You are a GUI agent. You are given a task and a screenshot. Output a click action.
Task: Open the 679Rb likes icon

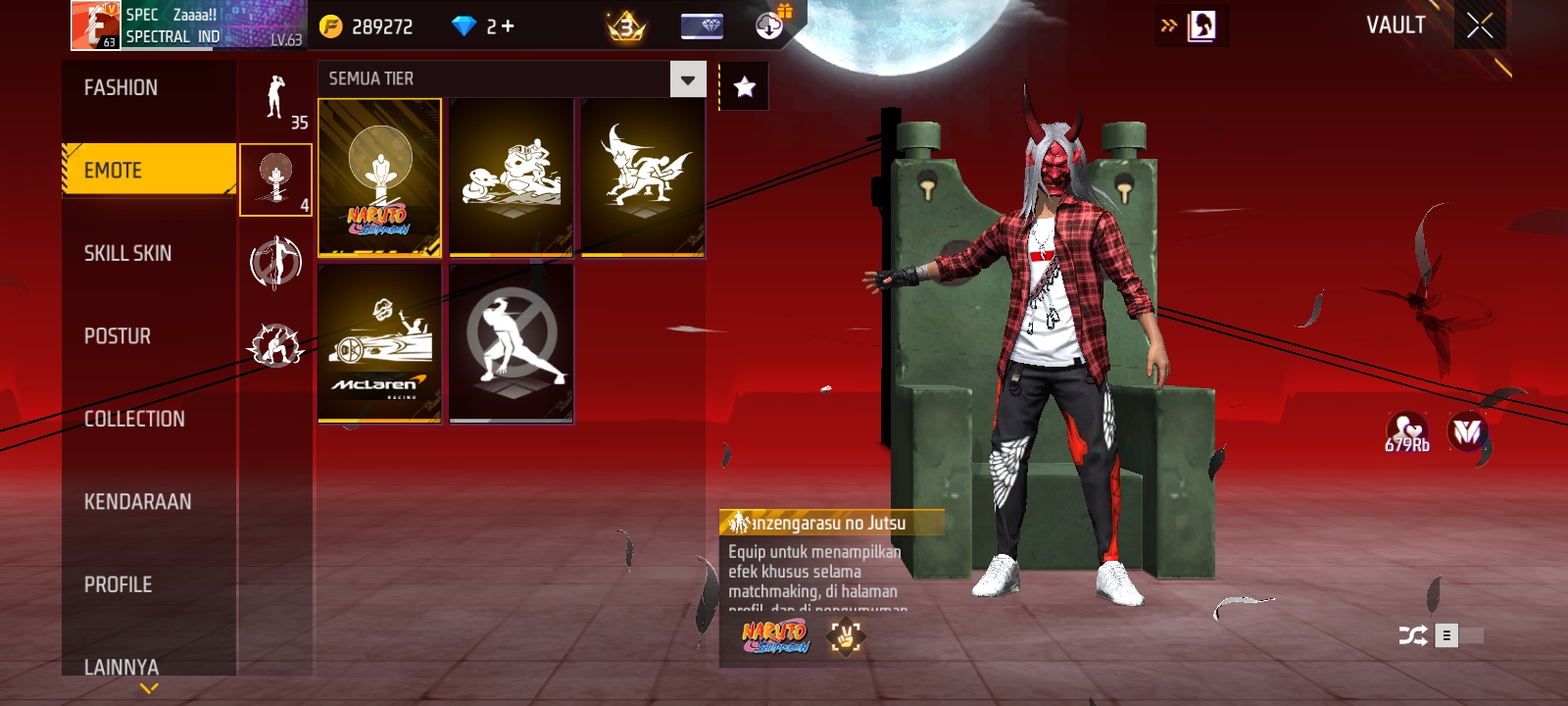click(x=1407, y=431)
